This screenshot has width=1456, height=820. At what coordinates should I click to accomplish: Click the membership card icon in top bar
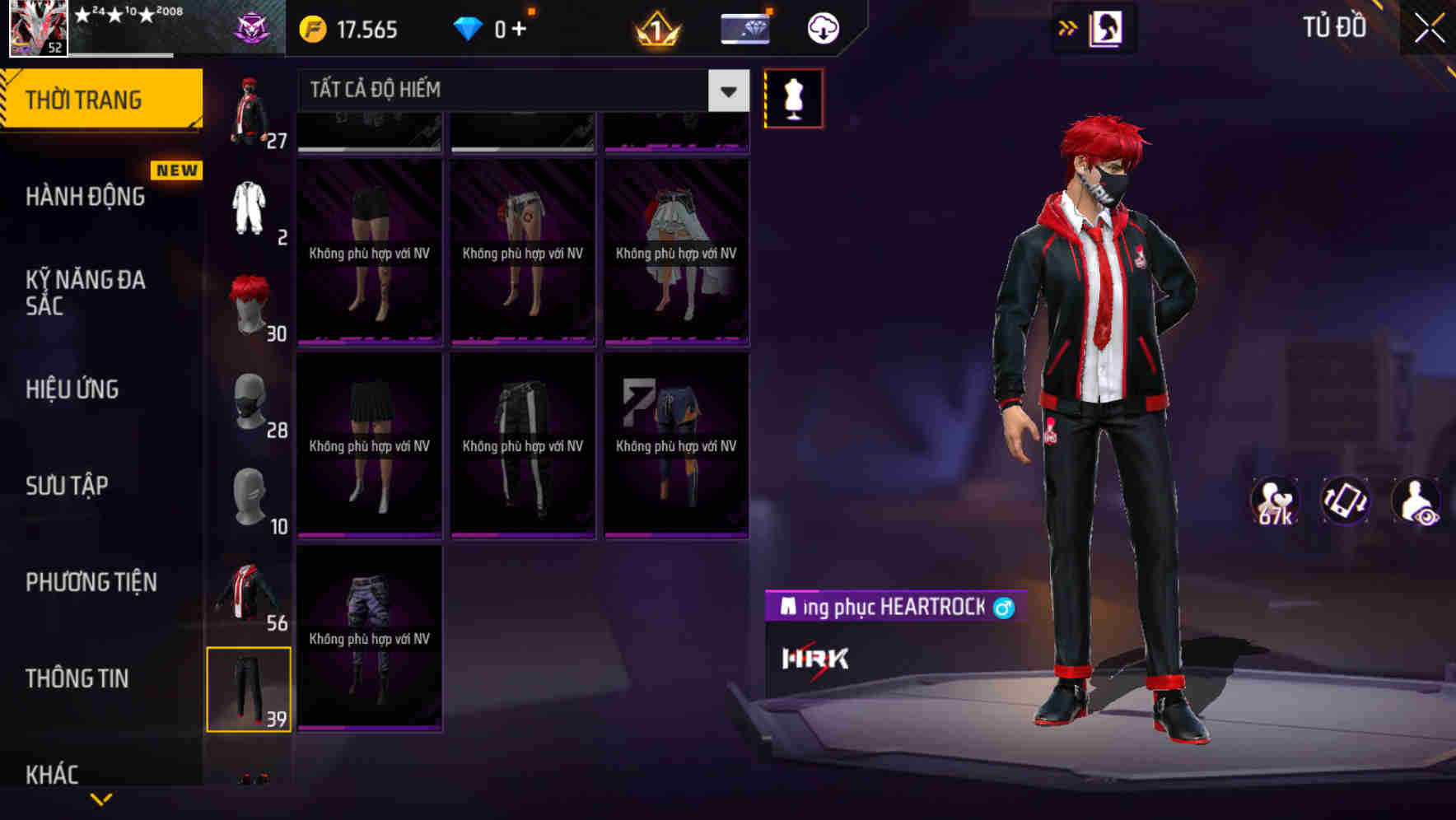744,27
